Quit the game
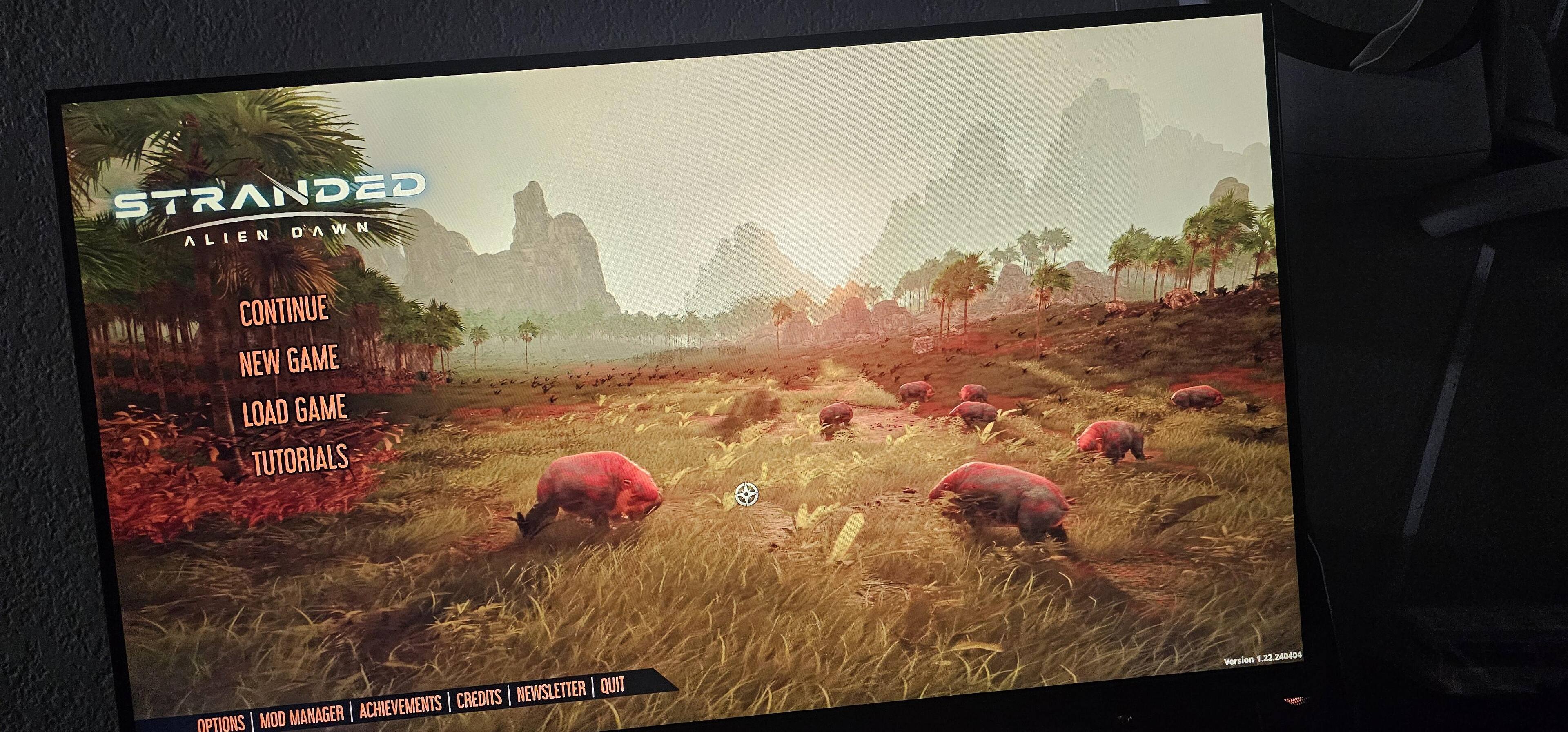 (612, 686)
